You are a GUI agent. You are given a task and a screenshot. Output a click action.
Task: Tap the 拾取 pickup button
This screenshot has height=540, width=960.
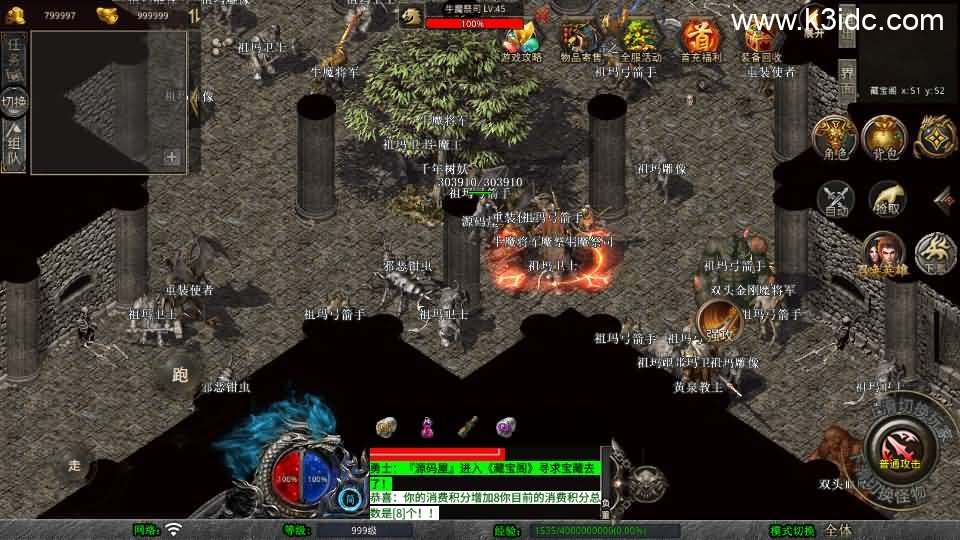[x=887, y=199]
